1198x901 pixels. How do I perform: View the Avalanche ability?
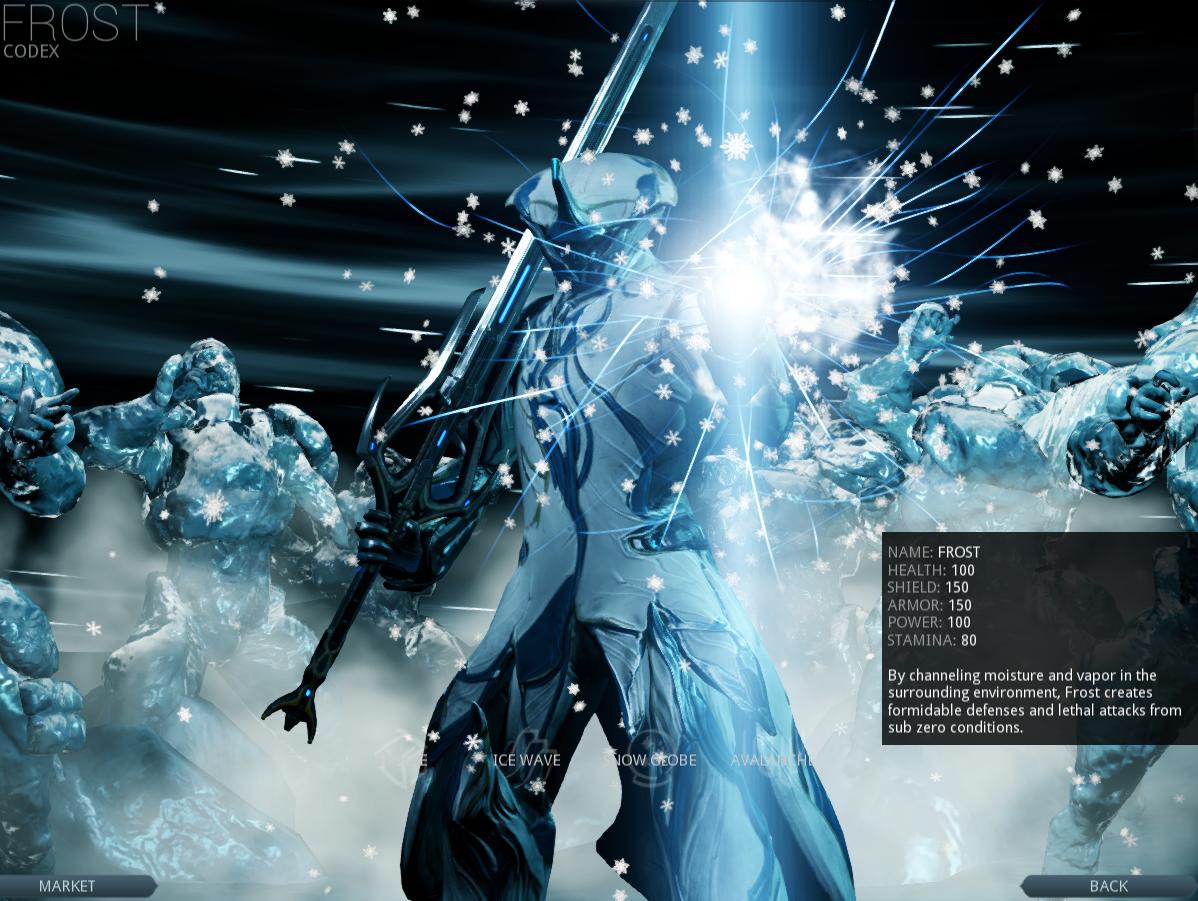(x=771, y=760)
